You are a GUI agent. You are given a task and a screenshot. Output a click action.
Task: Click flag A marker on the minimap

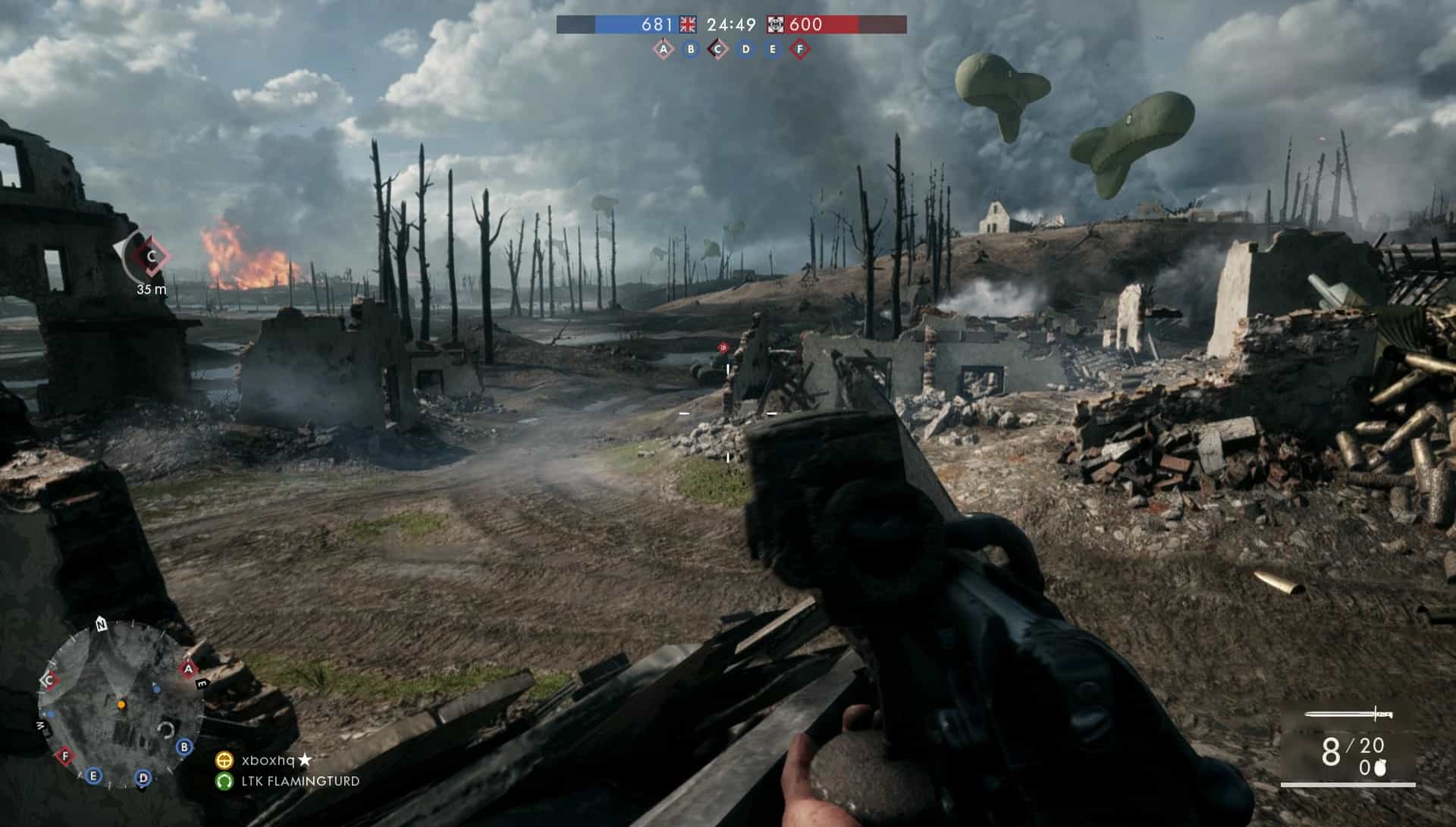point(188,669)
